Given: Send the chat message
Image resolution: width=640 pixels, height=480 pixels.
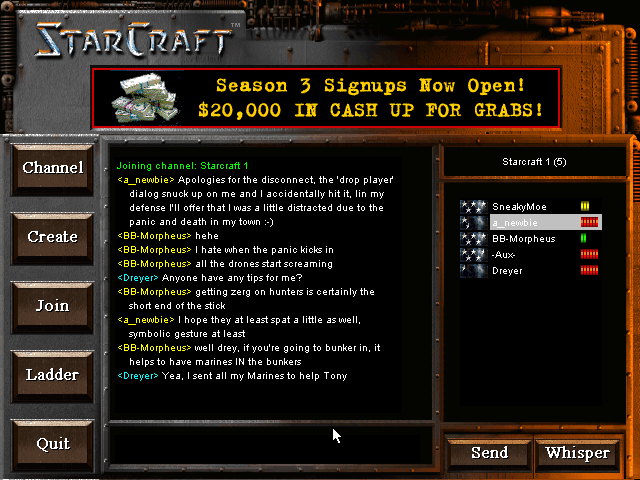Looking at the screenshot, I should pos(489,453).
